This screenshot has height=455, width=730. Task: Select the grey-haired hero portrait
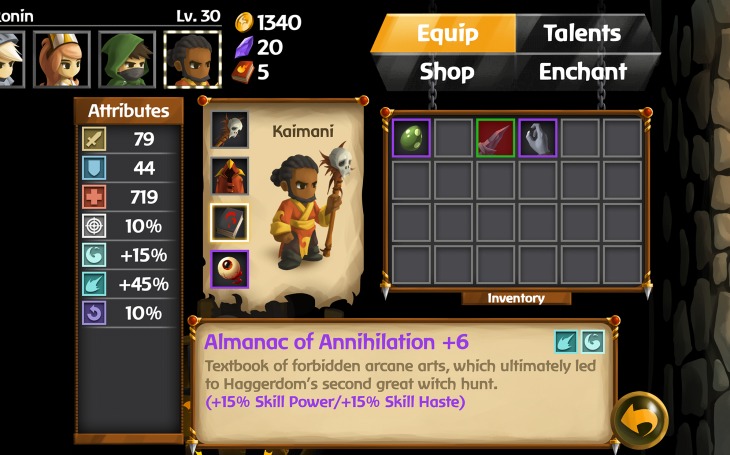(x=10, y=59)
